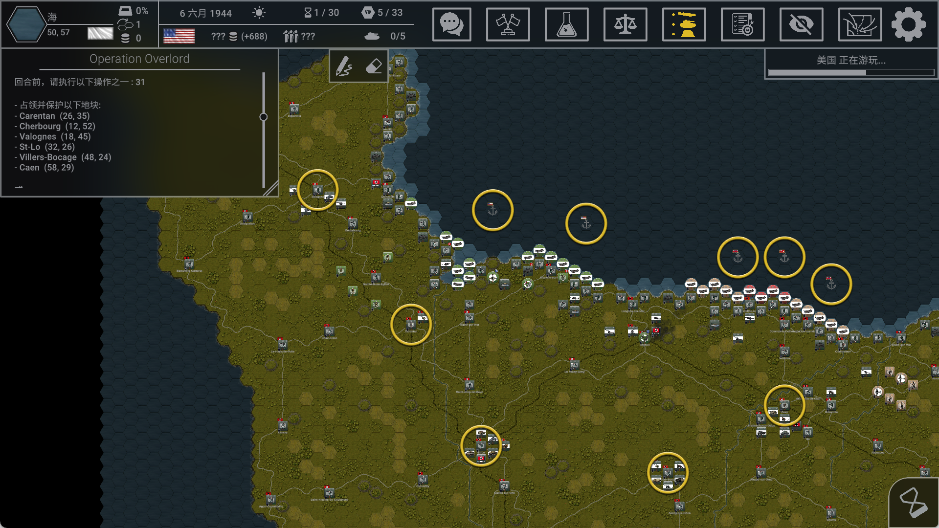Click the sea terrain hexagon icon
Screen dimensions: 939x528
click(x=25, y=24)
